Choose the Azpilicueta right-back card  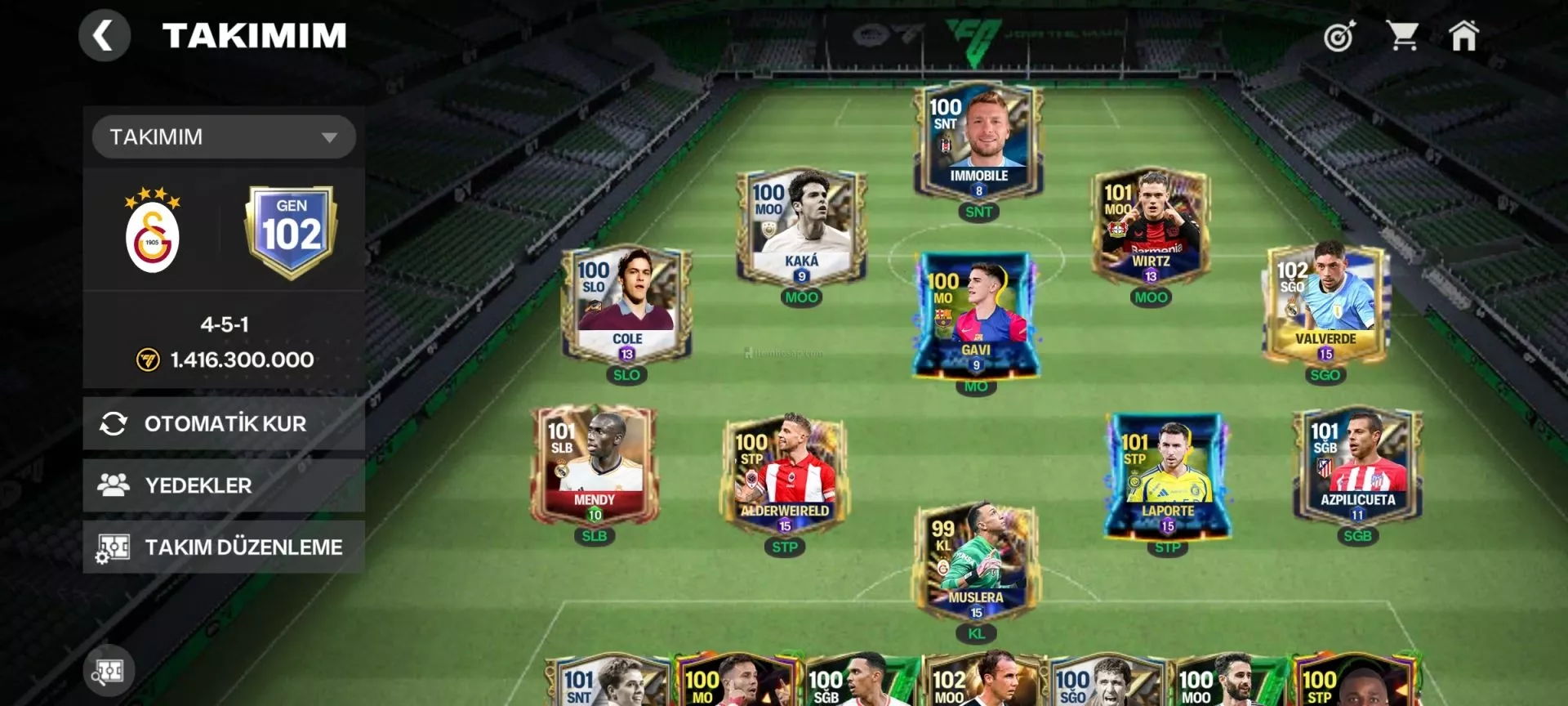tap(1357, 465)
